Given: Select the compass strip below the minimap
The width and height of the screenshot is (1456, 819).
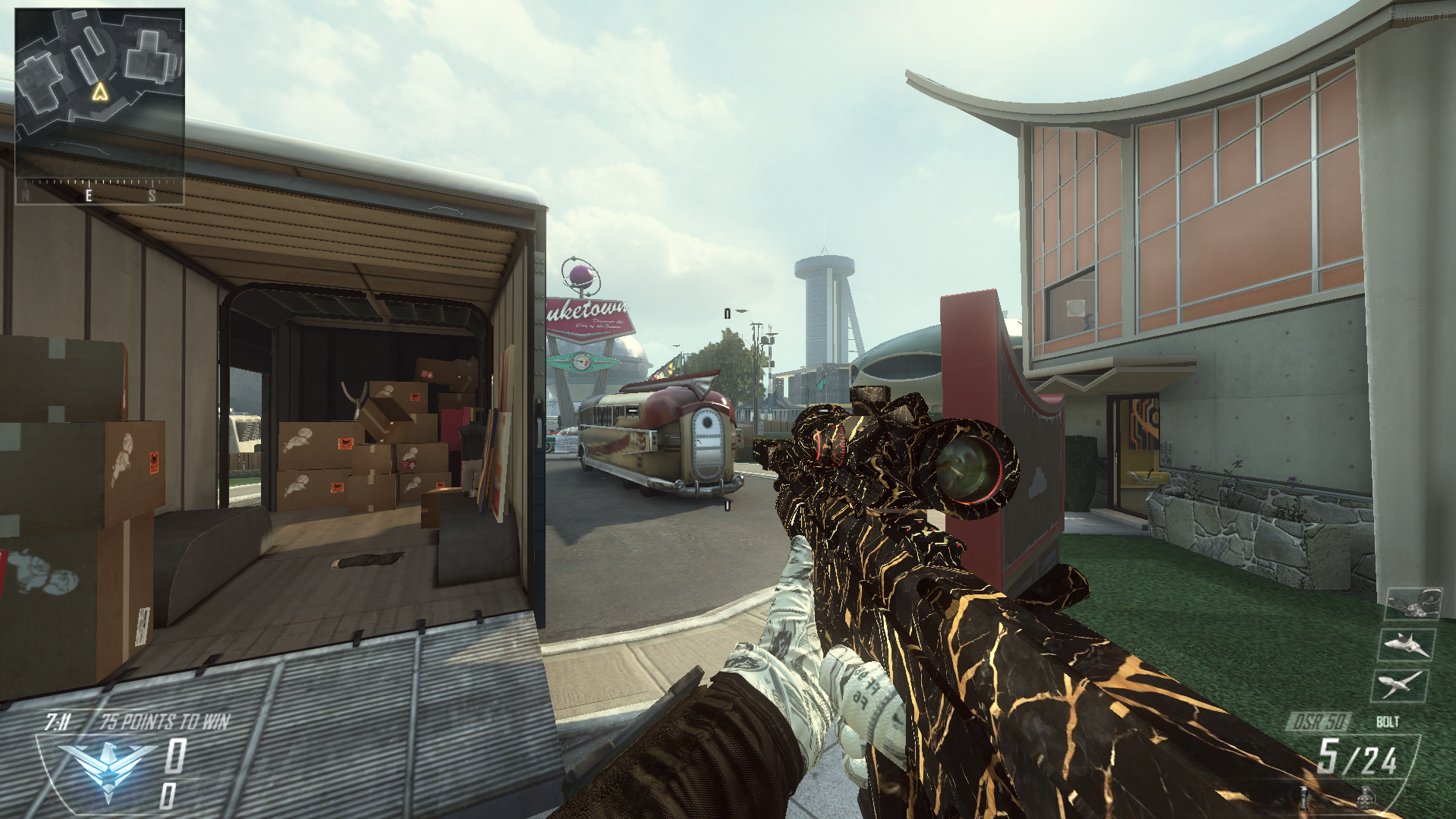Looking at the screenshot, I should pos(99,191).
